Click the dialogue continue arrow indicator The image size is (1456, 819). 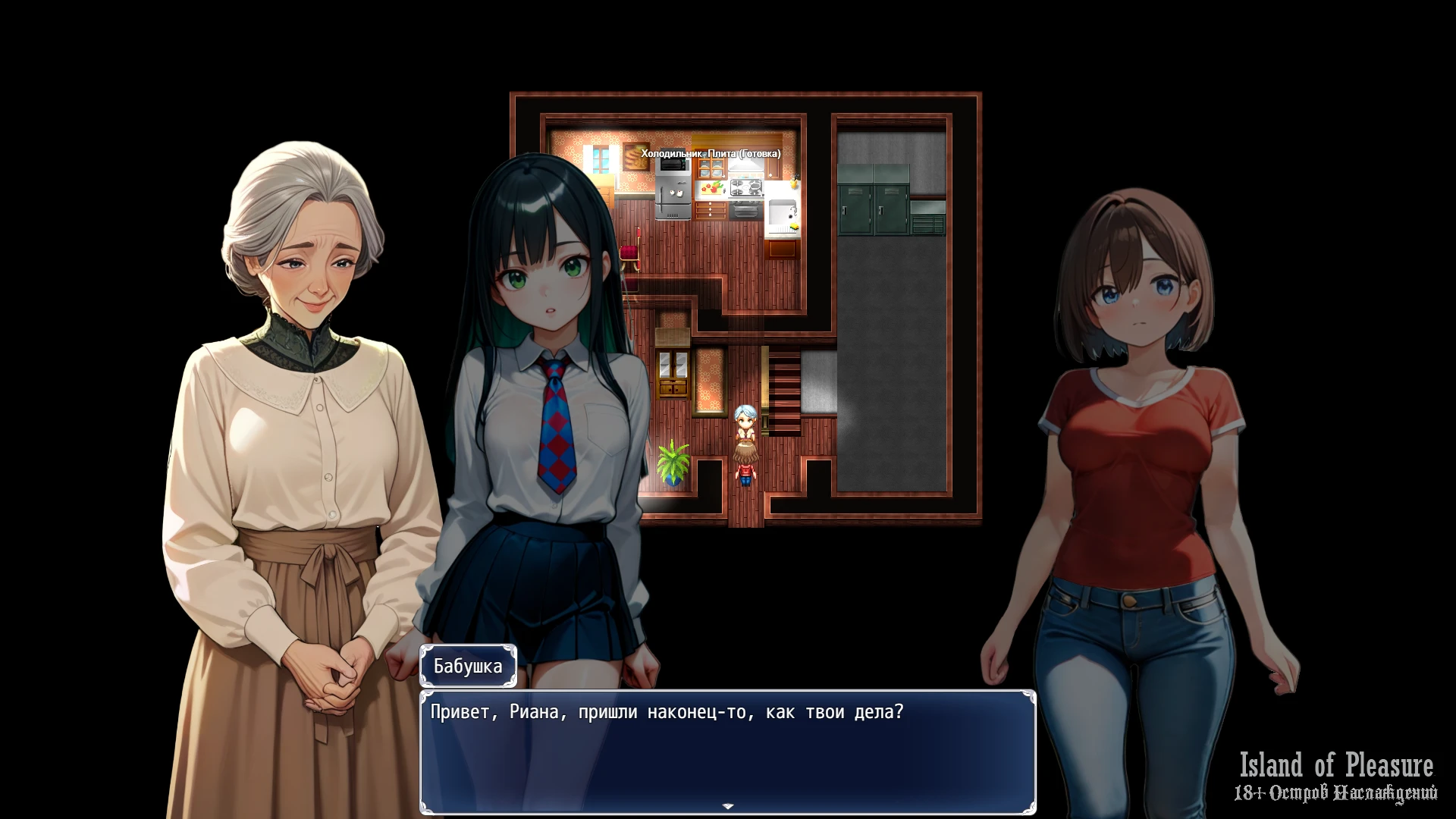coord(728,806)
